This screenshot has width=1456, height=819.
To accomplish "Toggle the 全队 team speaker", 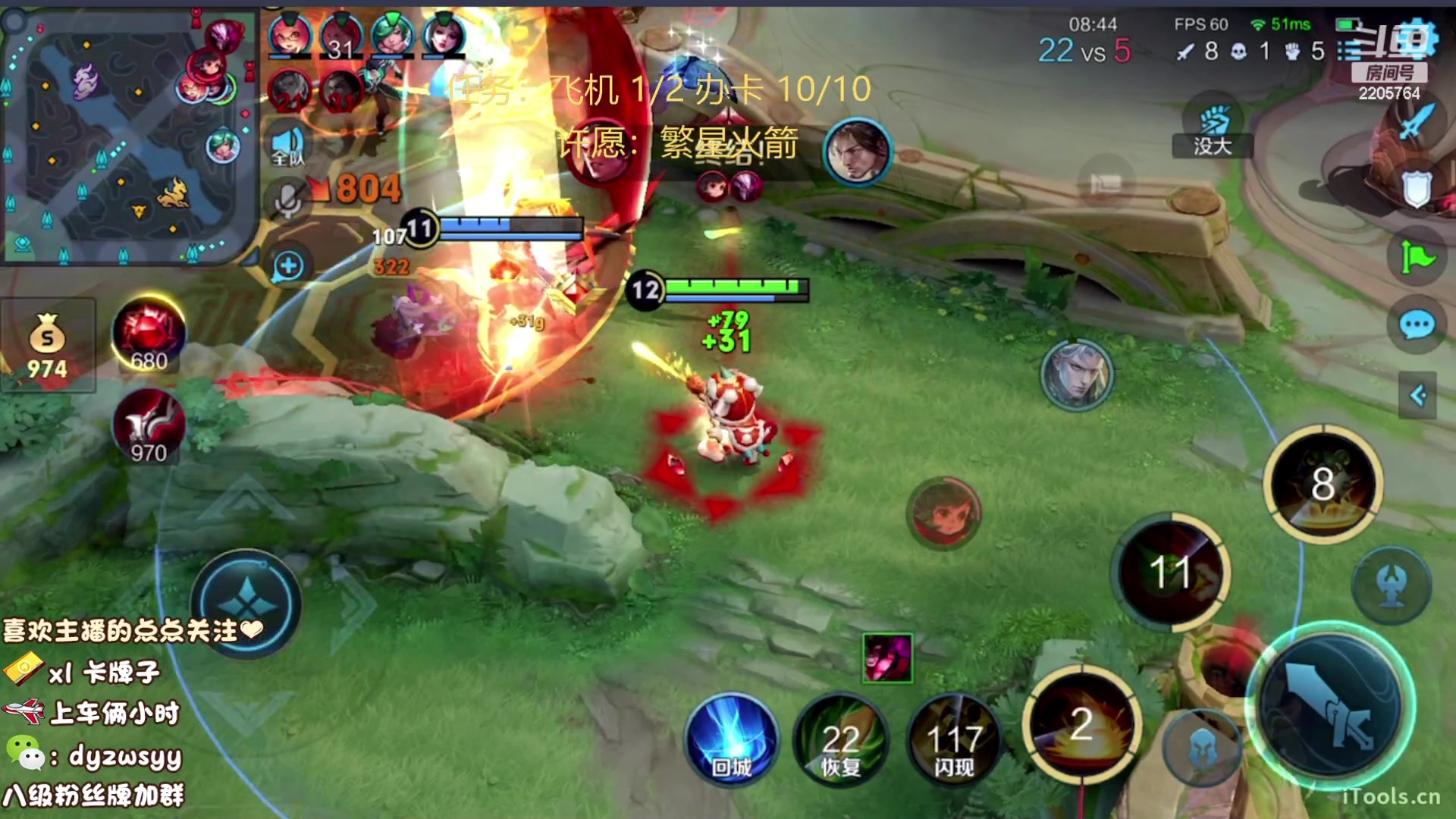I will pyautogui.click(x=287, y=146).
